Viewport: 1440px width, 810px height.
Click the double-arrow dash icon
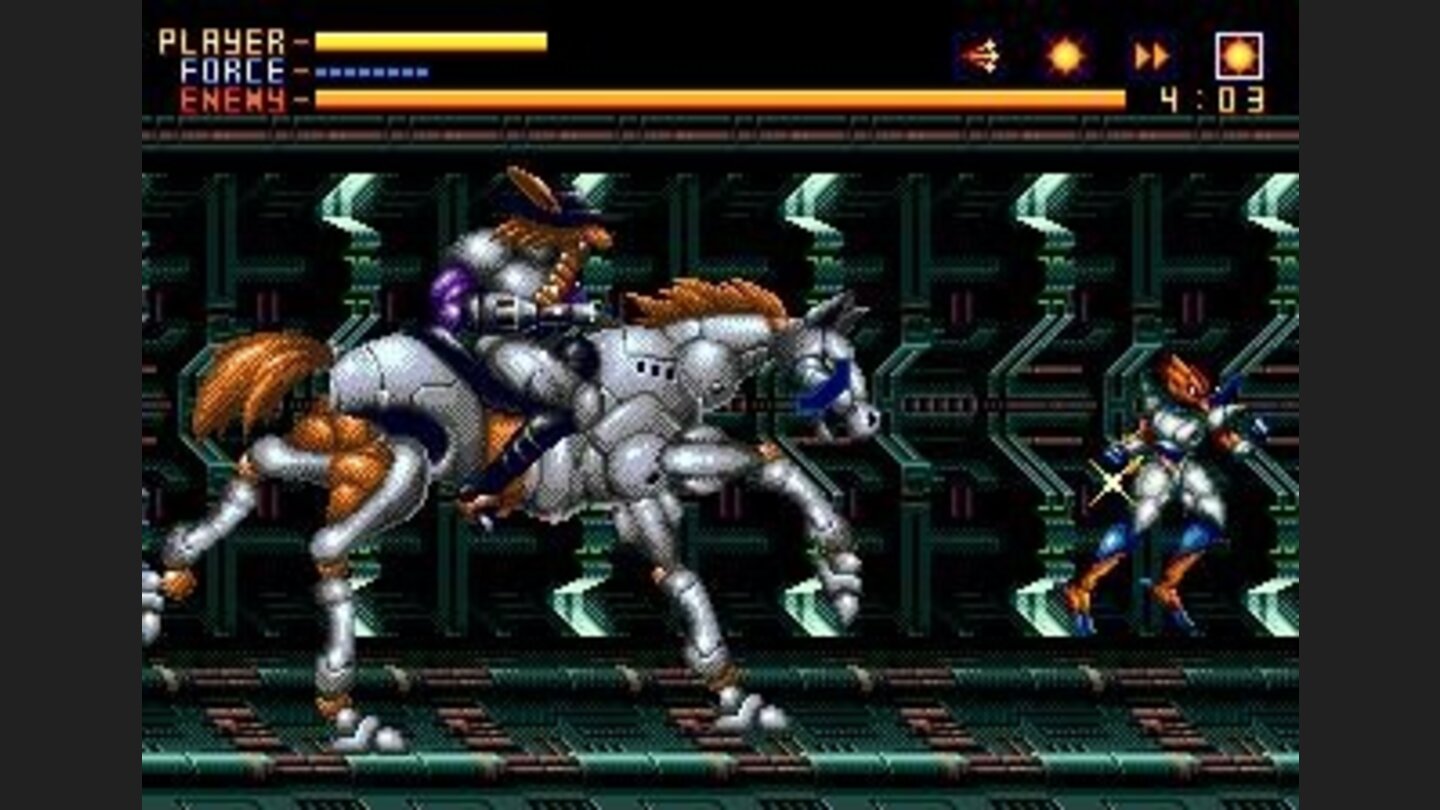1152,55
